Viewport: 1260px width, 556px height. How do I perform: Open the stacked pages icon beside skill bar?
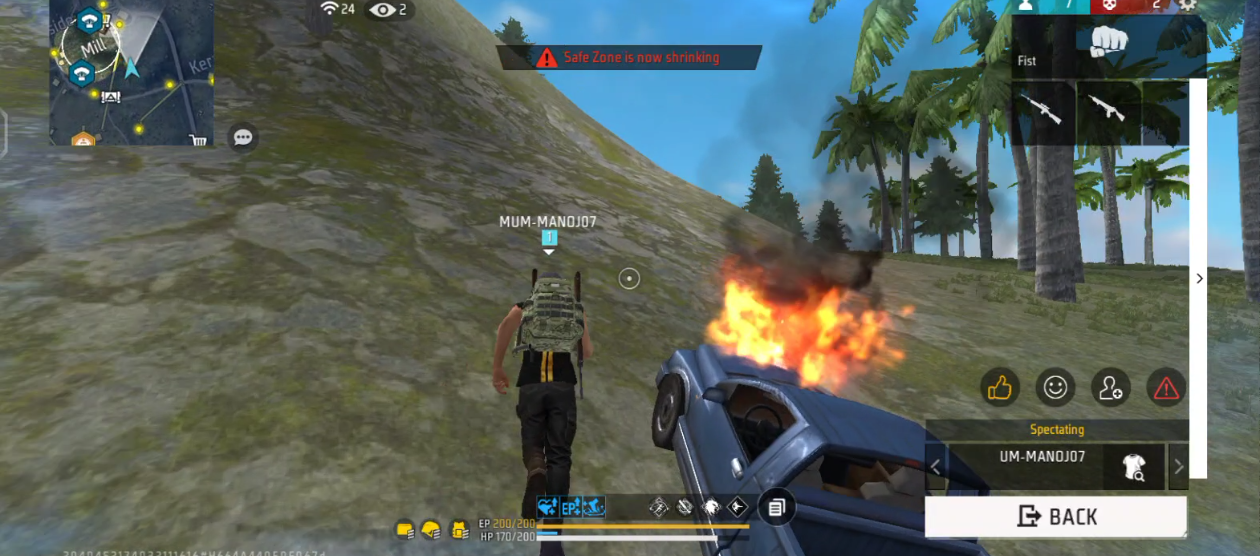pos(776,508)
